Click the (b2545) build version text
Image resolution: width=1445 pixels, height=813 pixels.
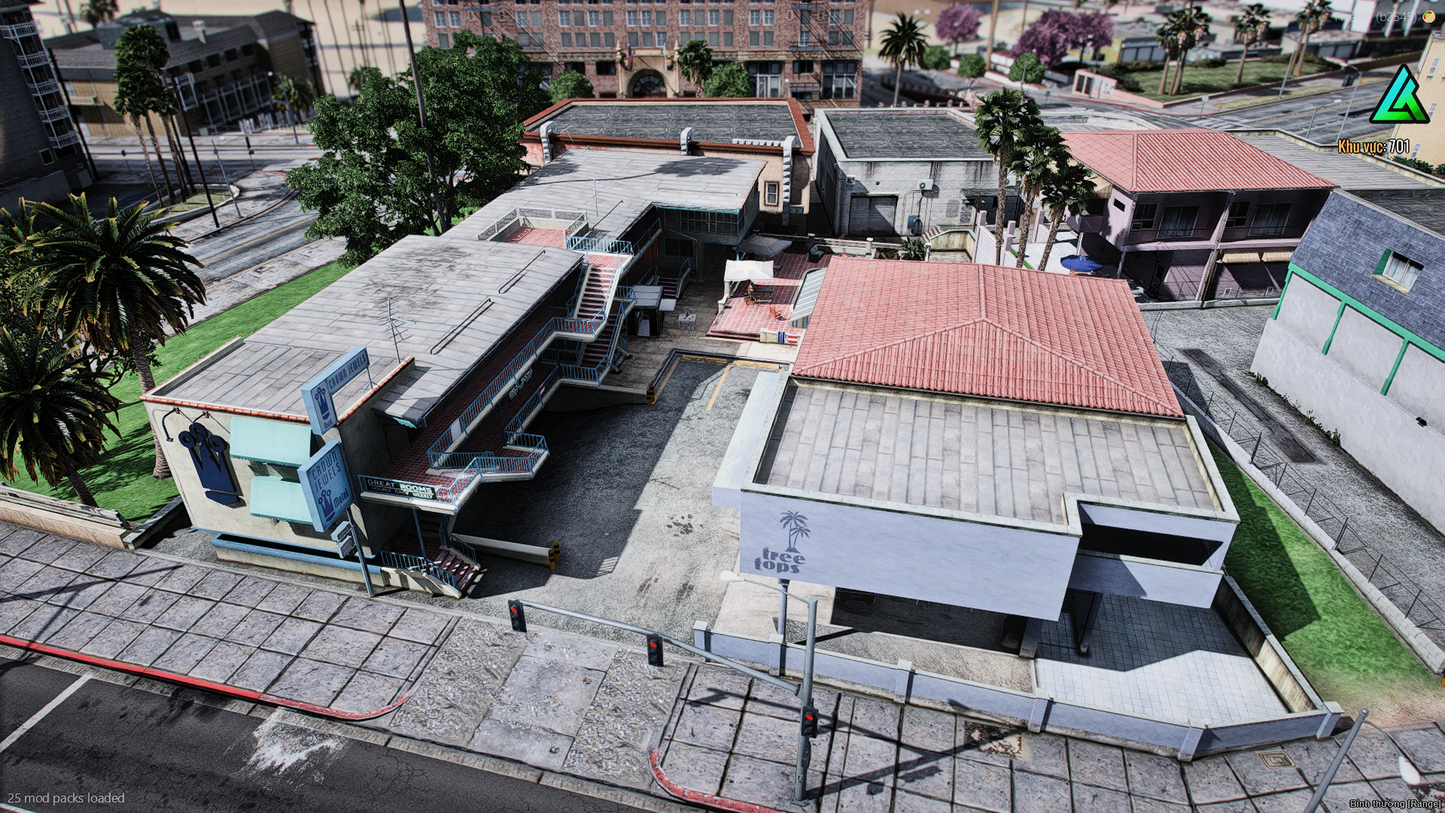coord(1396,16)
